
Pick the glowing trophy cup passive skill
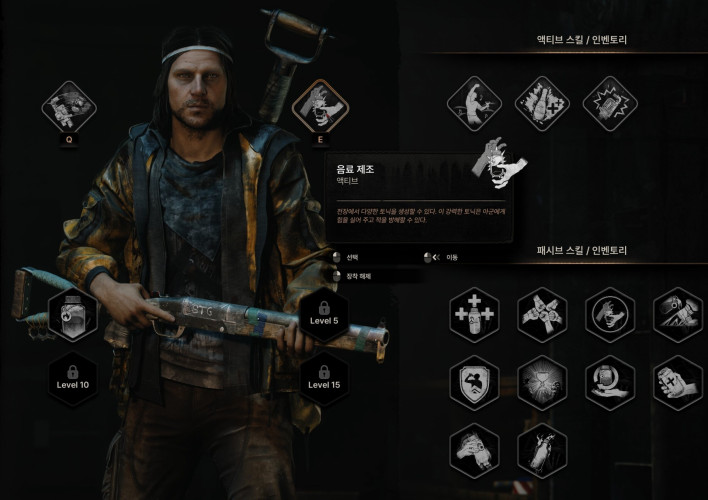click(542, 382)
